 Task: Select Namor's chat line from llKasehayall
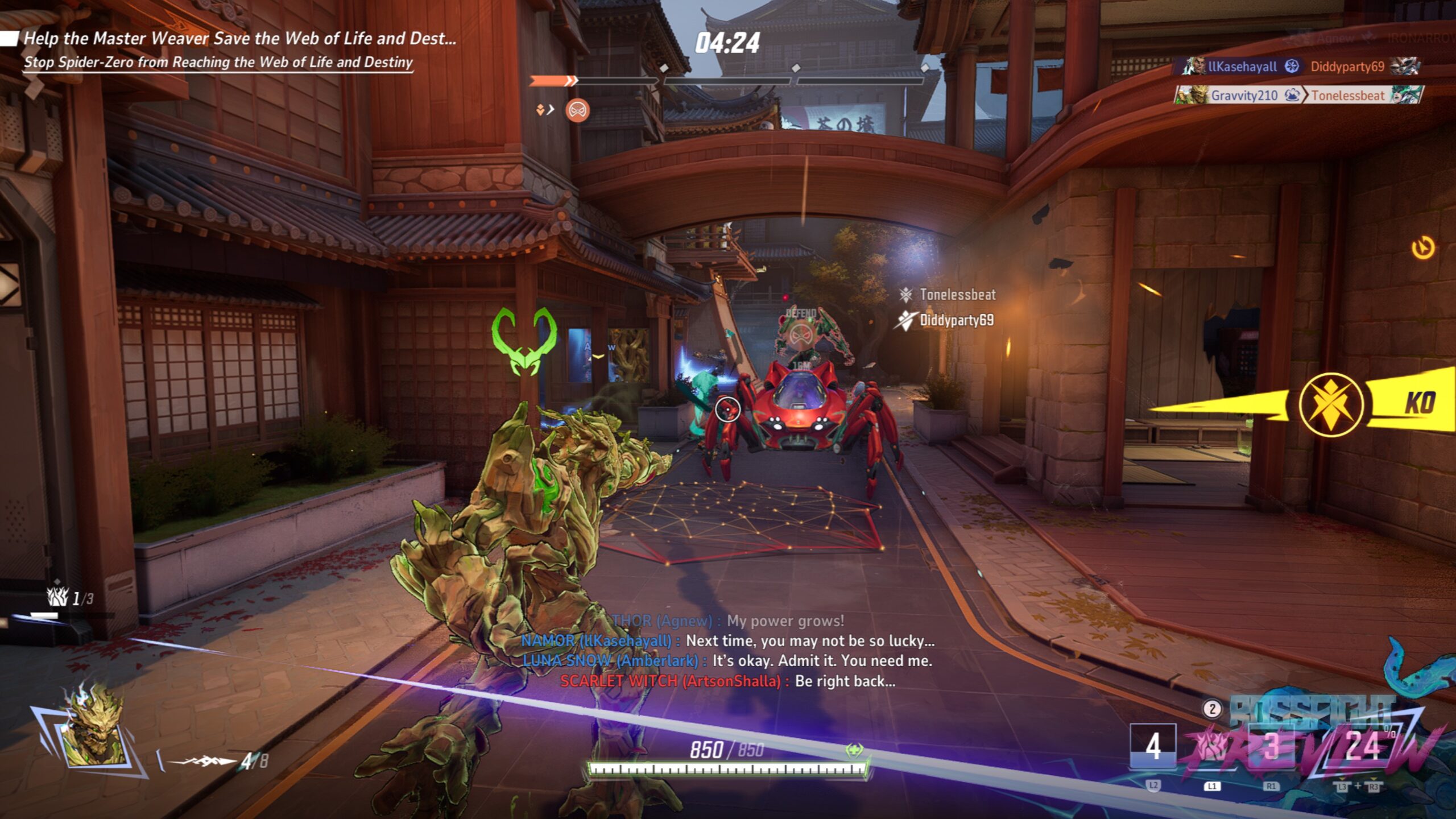[x=727, y=641]
